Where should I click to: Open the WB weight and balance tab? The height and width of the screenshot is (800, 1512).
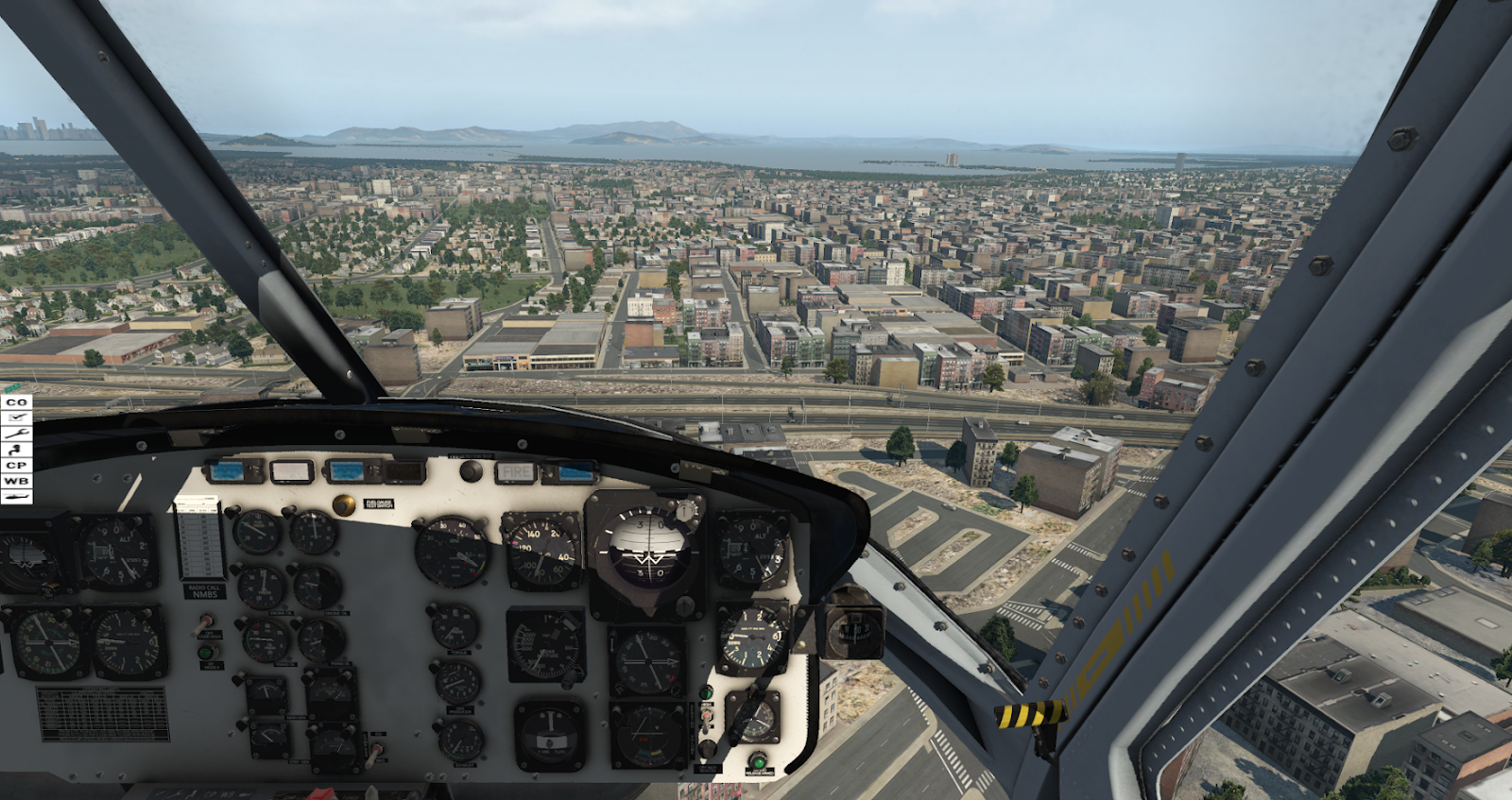tap(16, 481)
